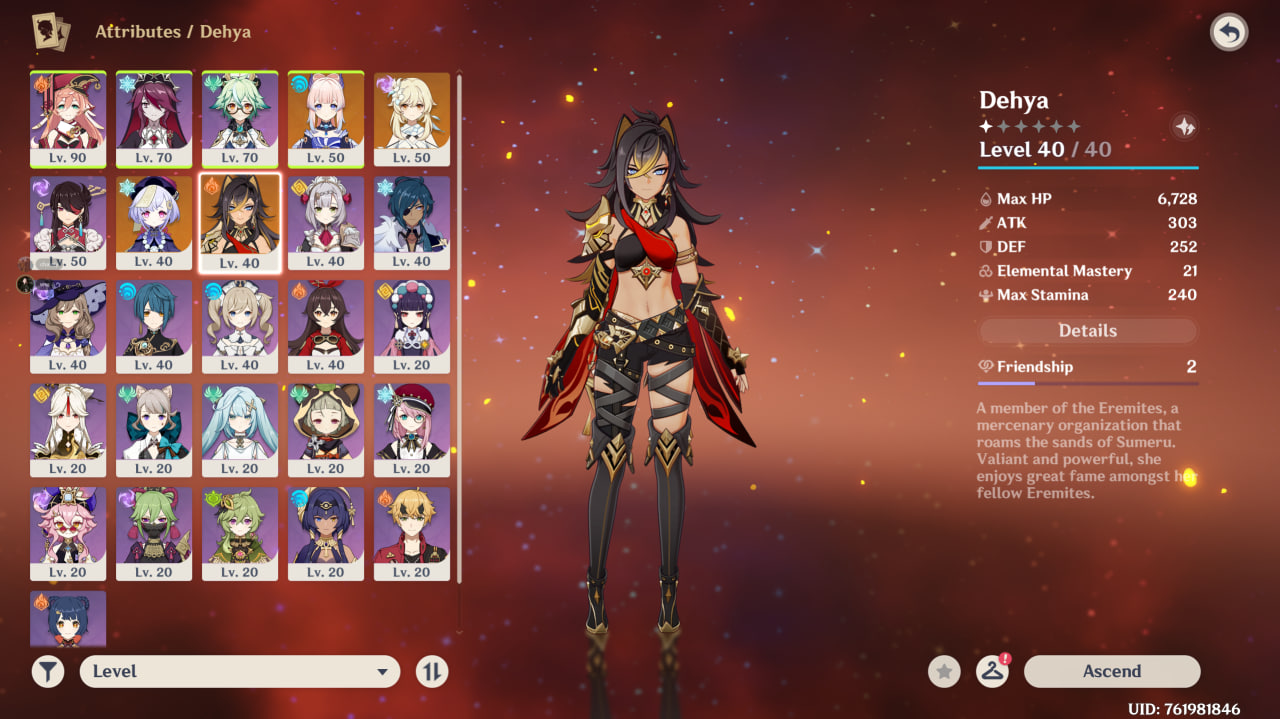Viewport: 1280px width, 719px height.
Task: Select Noelle's character card
Action: point(326,222)
